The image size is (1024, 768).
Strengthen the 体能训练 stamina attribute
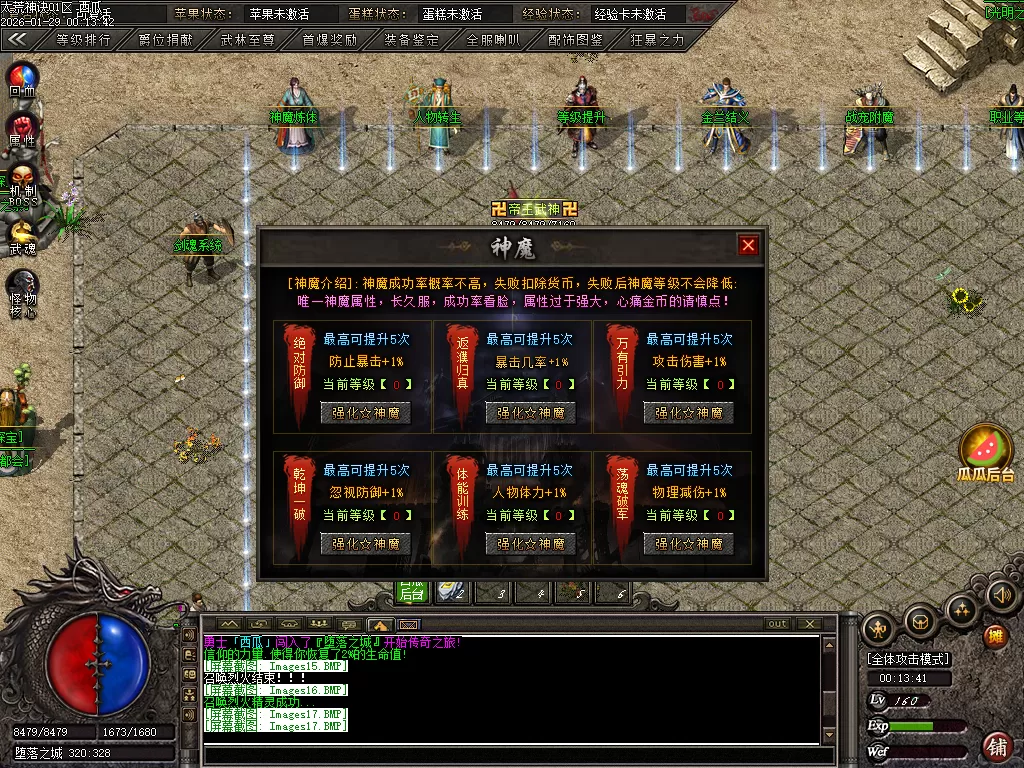click(x=530, y=544)
